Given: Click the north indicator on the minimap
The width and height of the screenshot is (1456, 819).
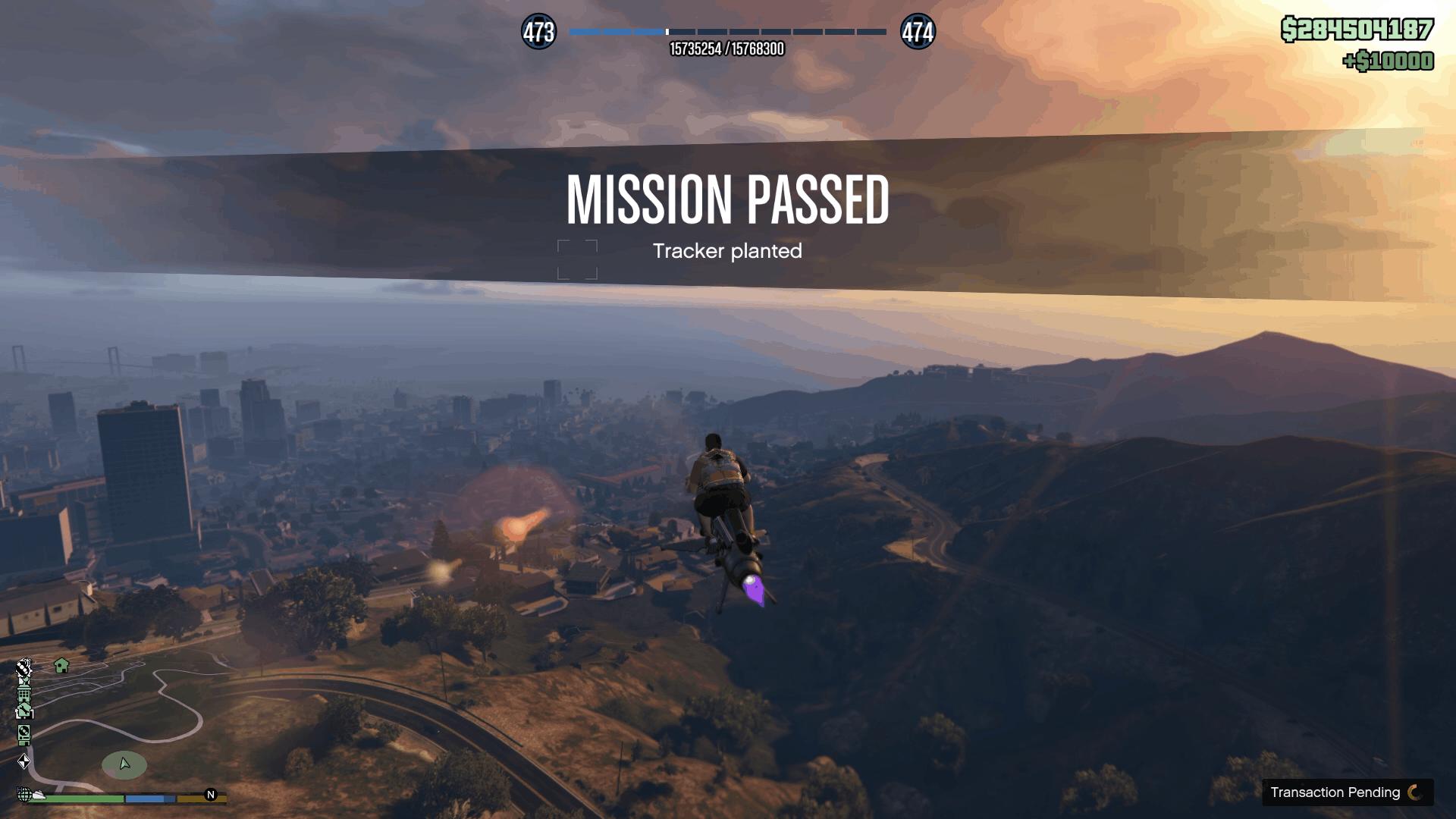Looking at the screenshot, I should [210, 795].
